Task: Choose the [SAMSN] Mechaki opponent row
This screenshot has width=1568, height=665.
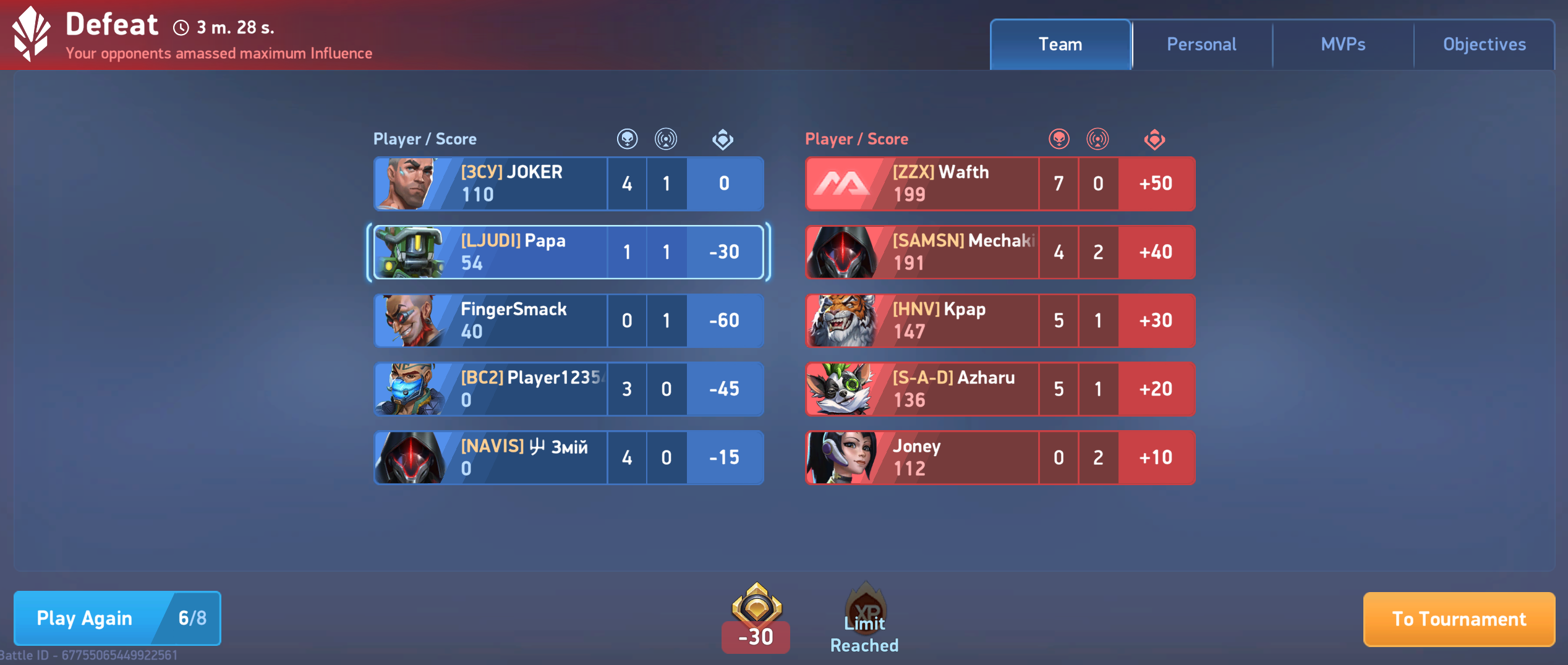Action: click(999, 252)
